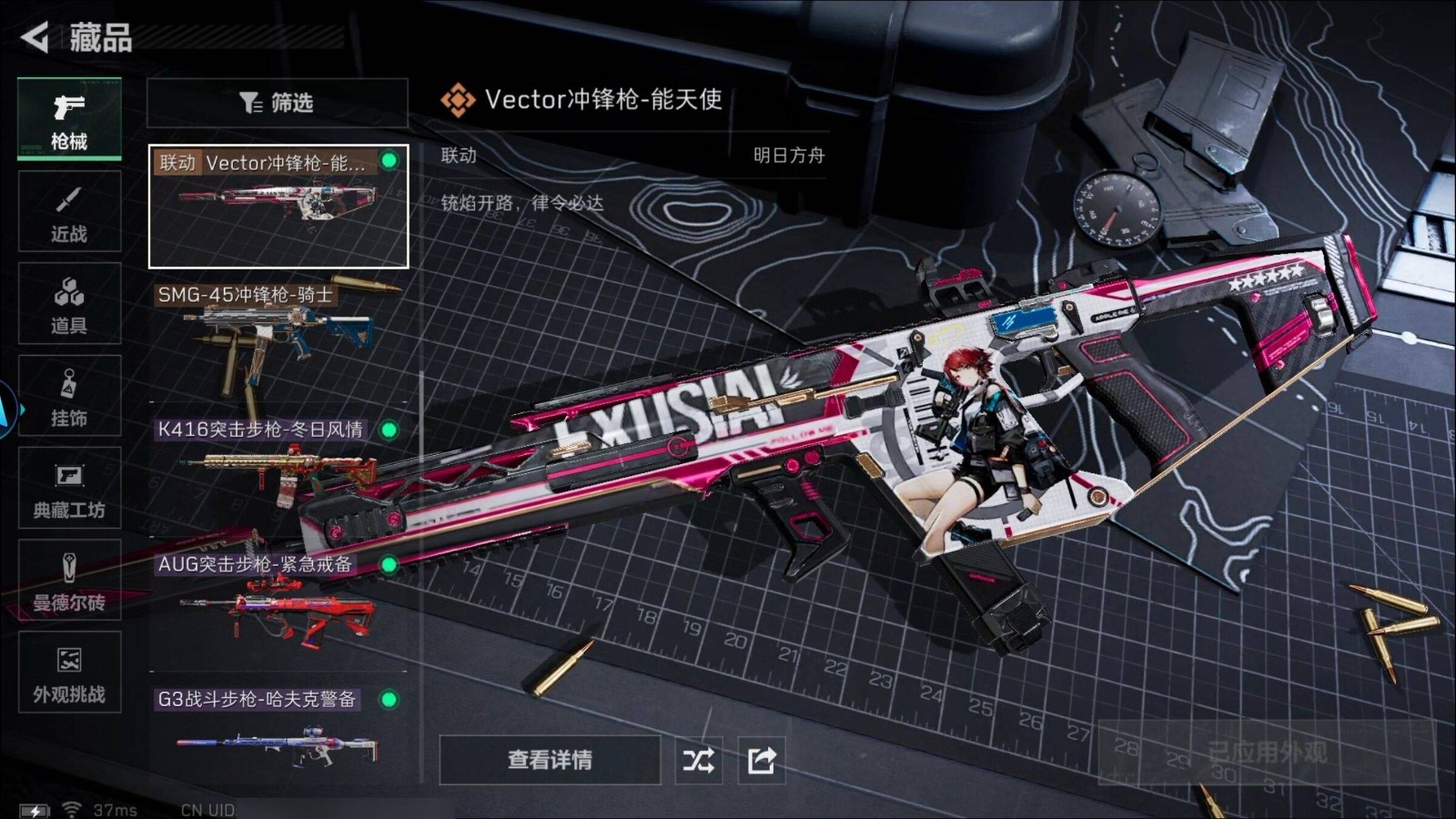1456x819 pixels.
Task: Go back from the 藏品 screen
Action: point(35,37)
